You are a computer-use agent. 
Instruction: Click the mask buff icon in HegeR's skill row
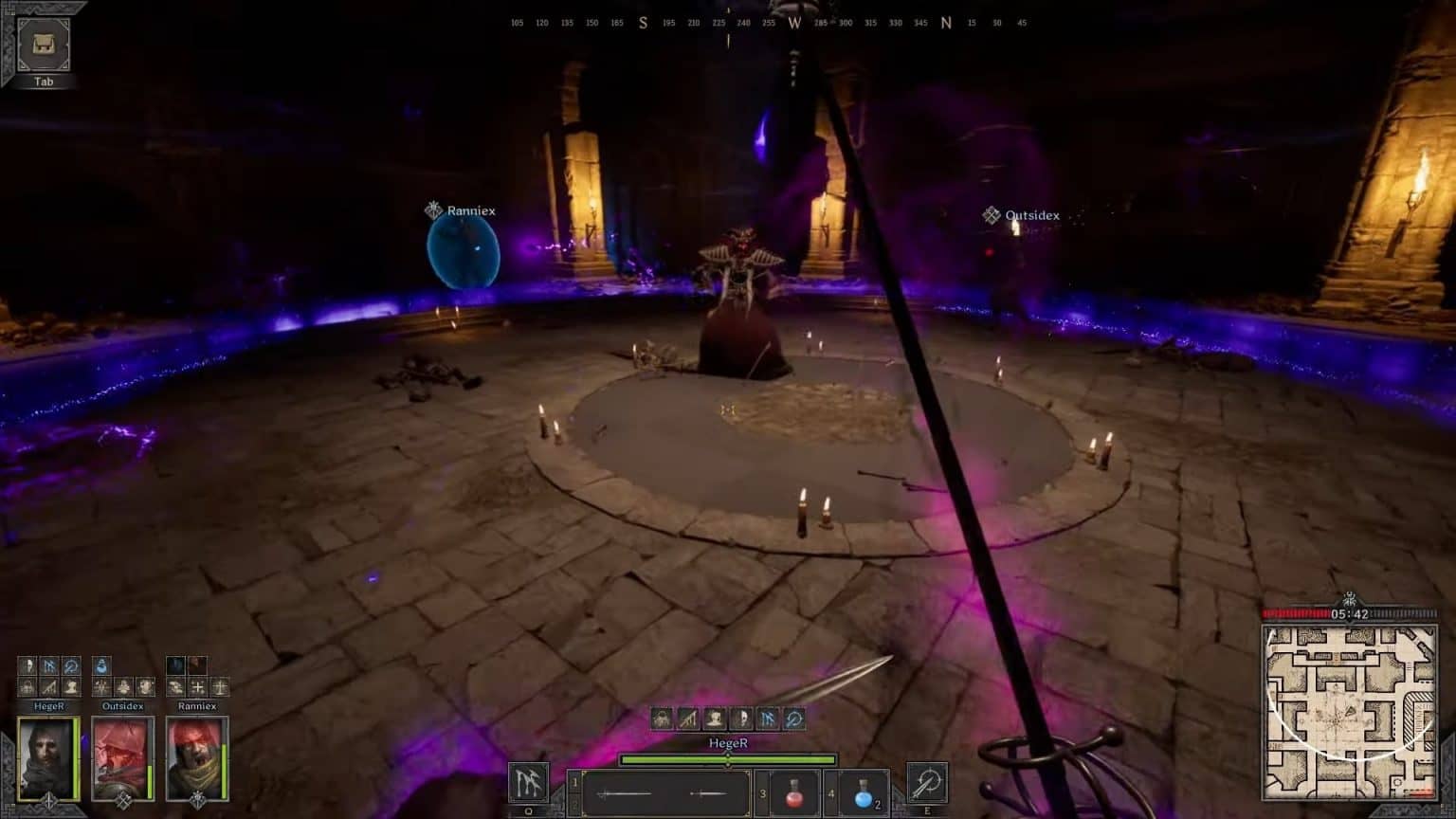742,719
